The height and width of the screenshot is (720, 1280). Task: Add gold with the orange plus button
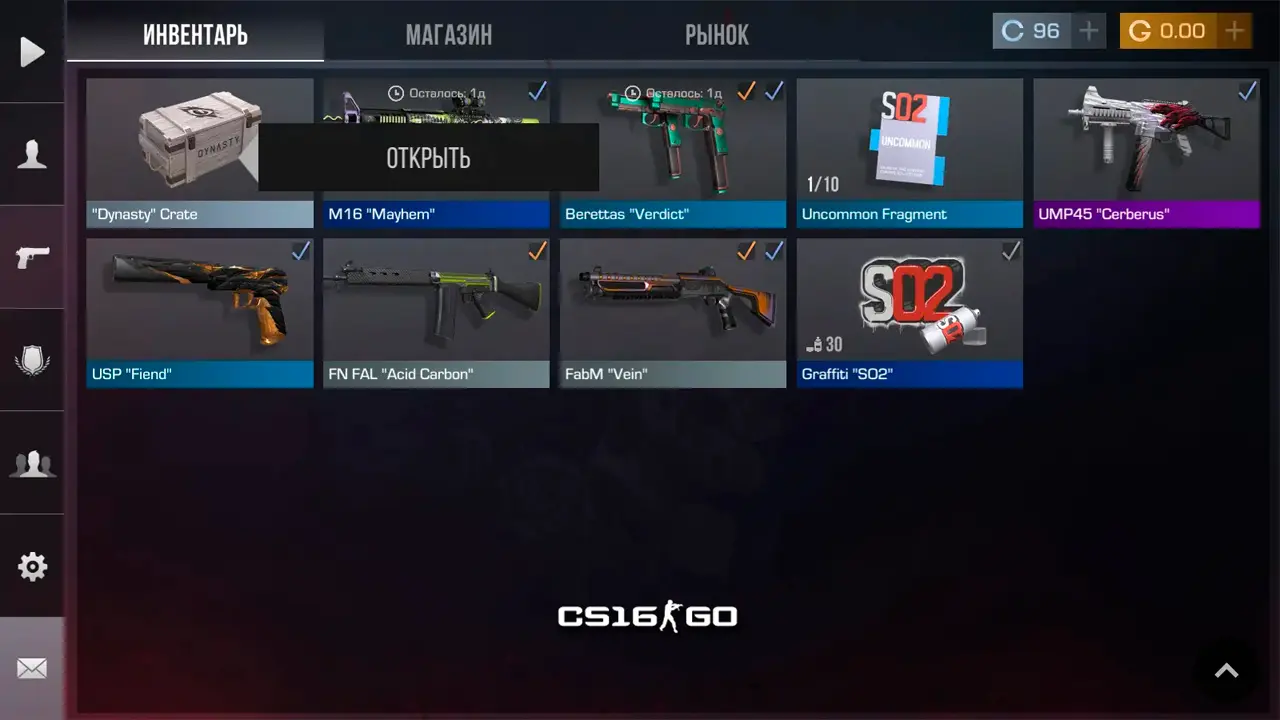click(x=1235, y=31)
